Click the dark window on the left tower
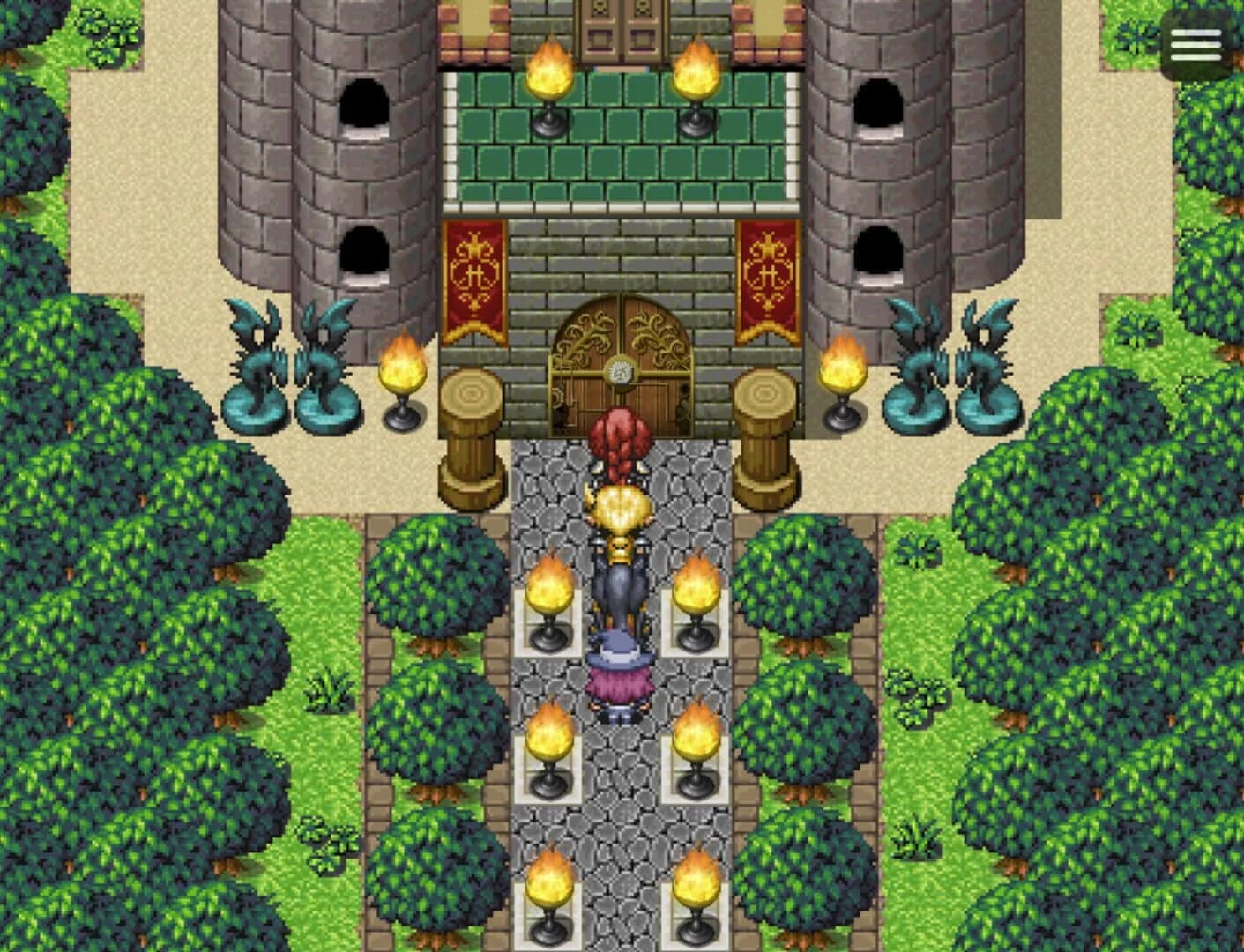This screenshot has width=1244, height=952. coord(365,106)
